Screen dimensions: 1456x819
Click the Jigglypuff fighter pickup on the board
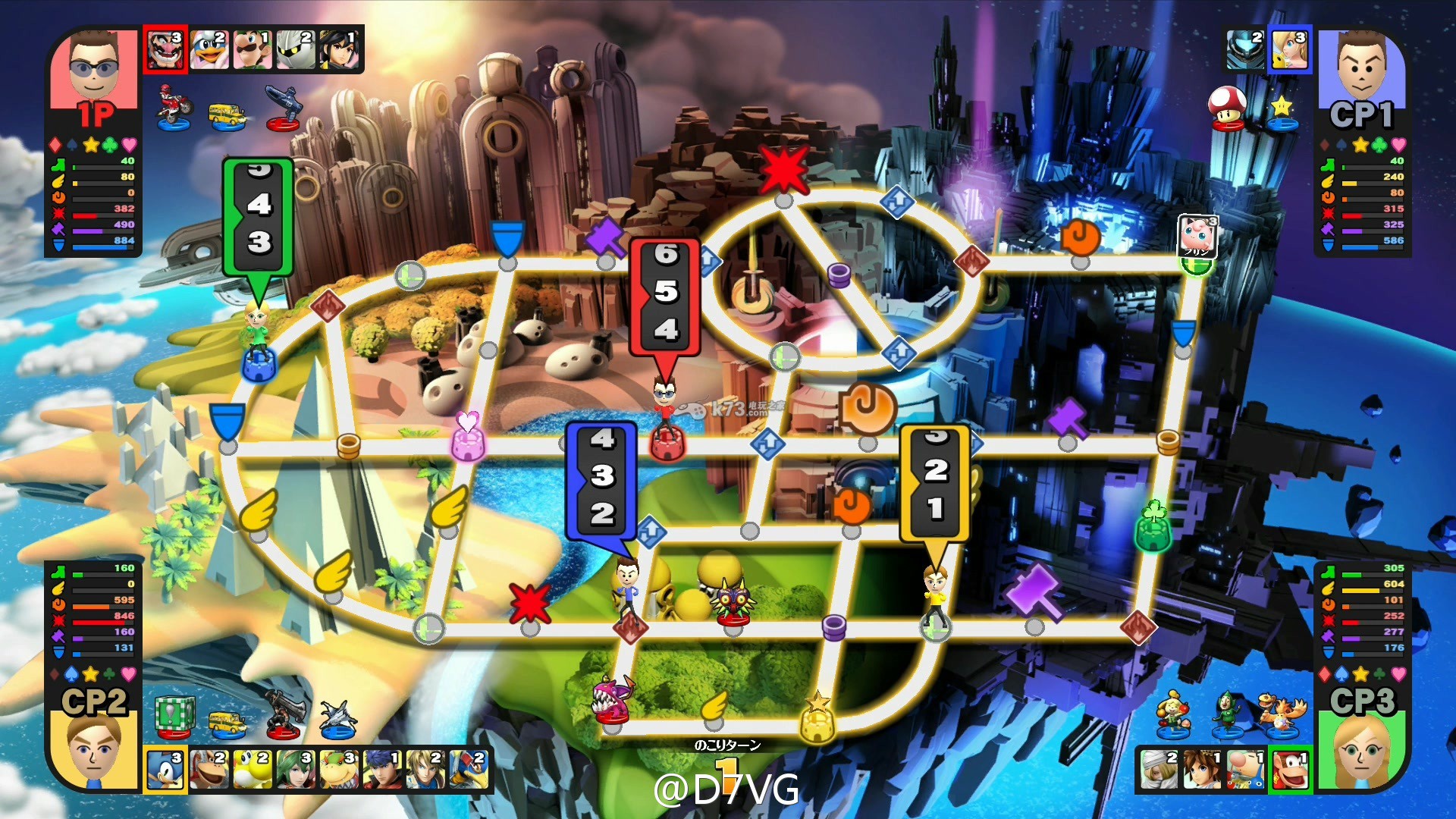click(1197, 237)
